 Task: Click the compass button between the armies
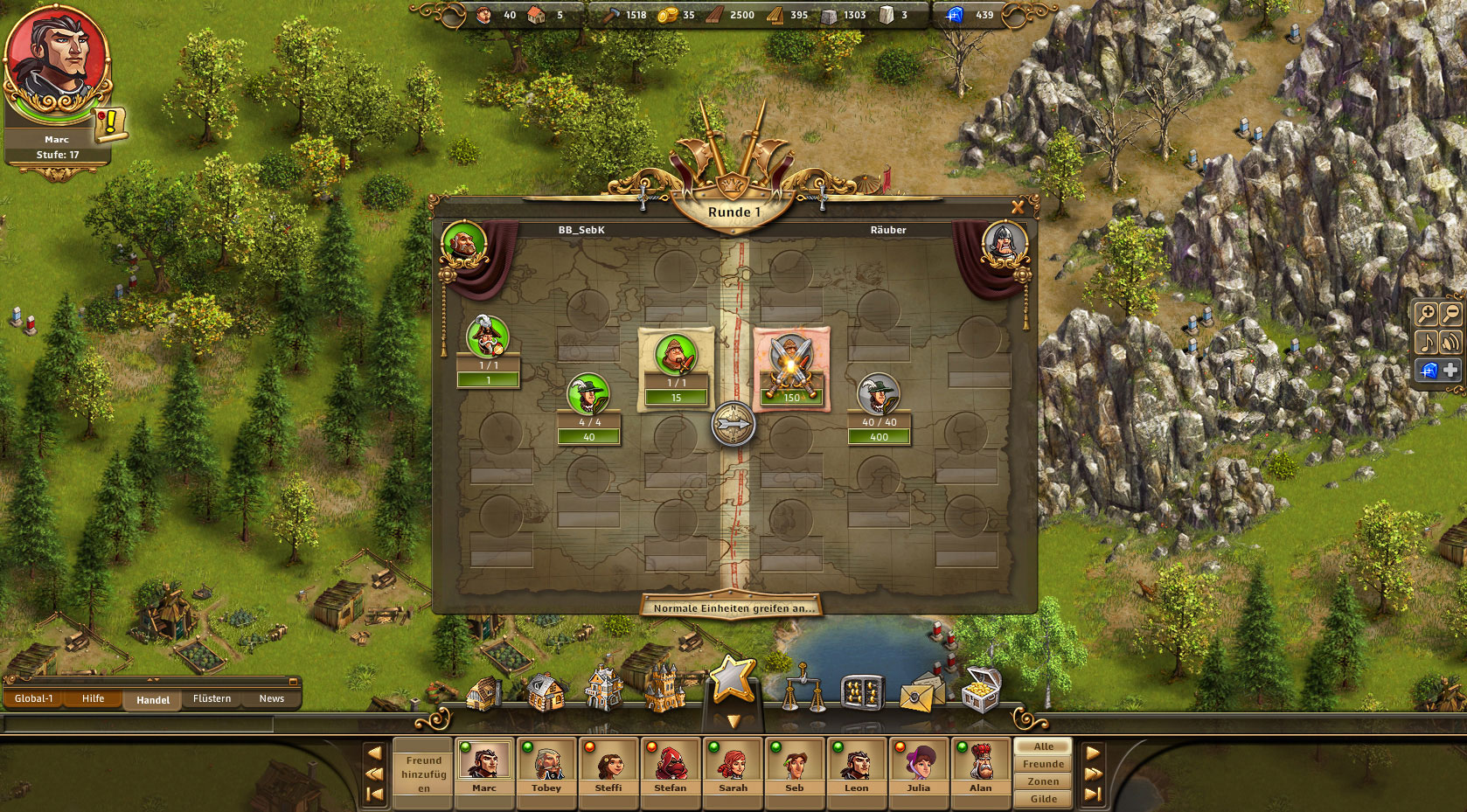[x=733, y=425]
